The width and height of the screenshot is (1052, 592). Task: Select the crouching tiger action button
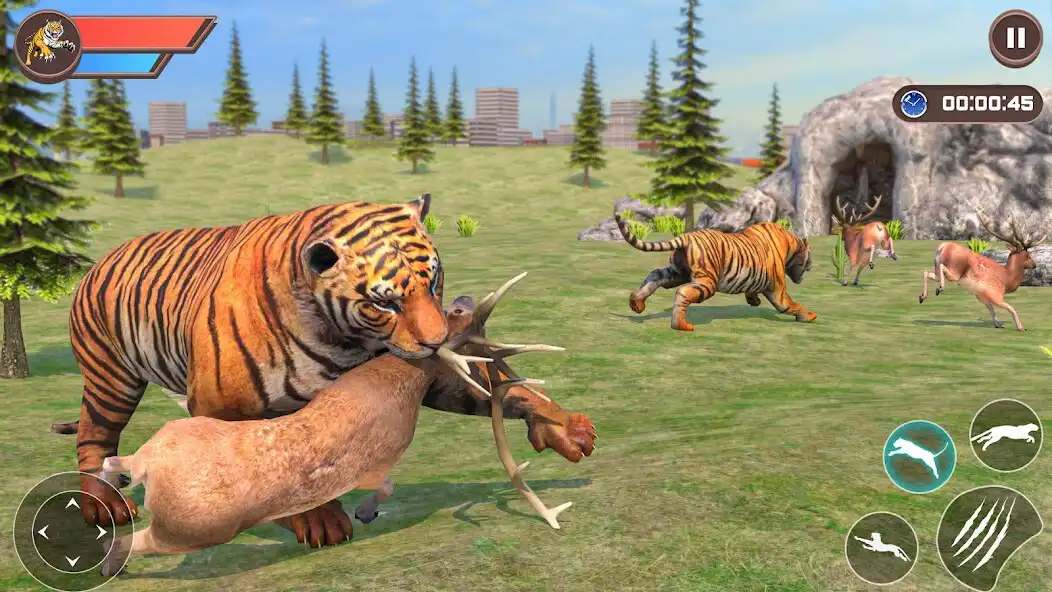tap(881, 548)
